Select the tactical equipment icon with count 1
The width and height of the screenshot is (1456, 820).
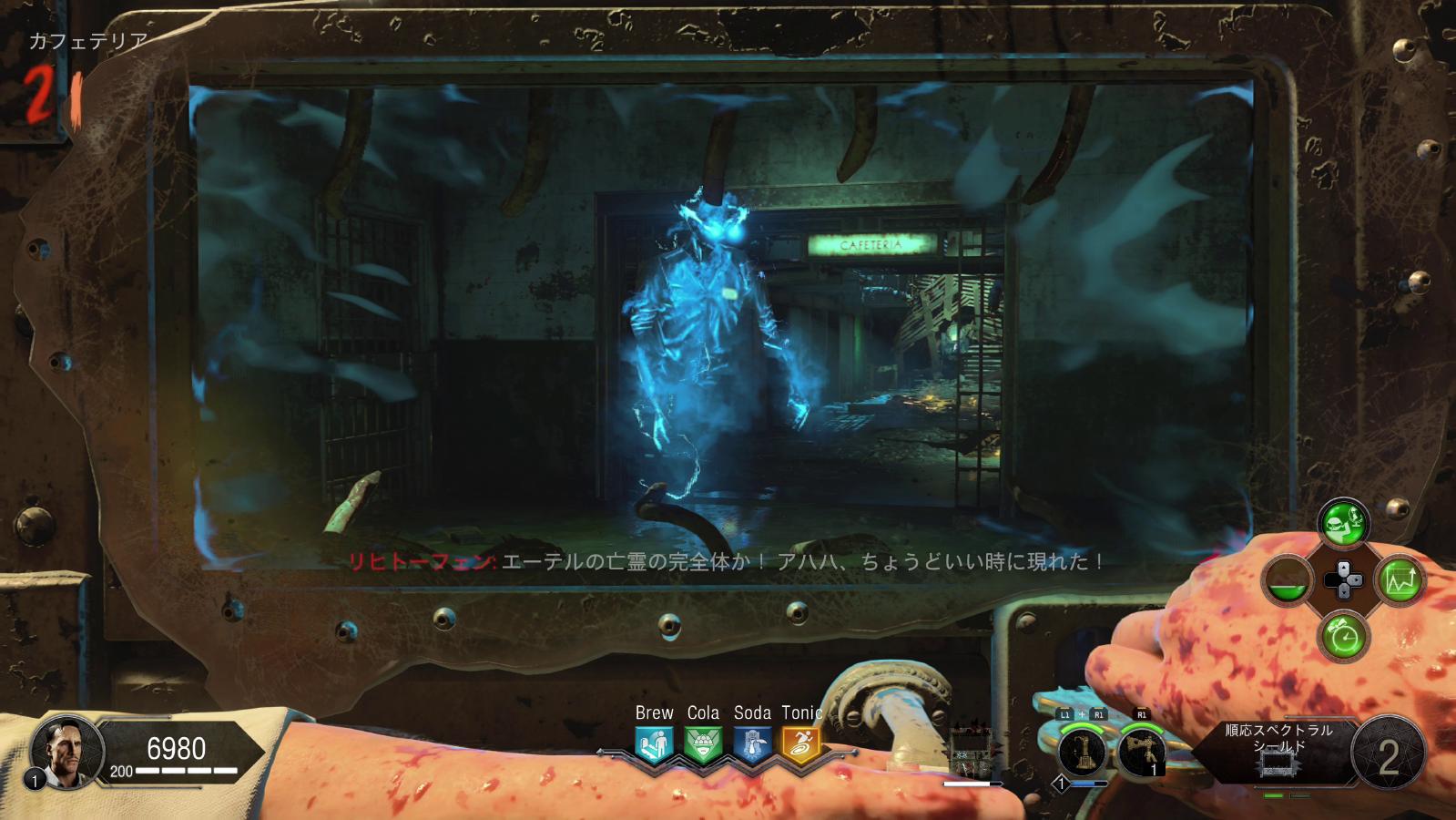click(1141, 753)
